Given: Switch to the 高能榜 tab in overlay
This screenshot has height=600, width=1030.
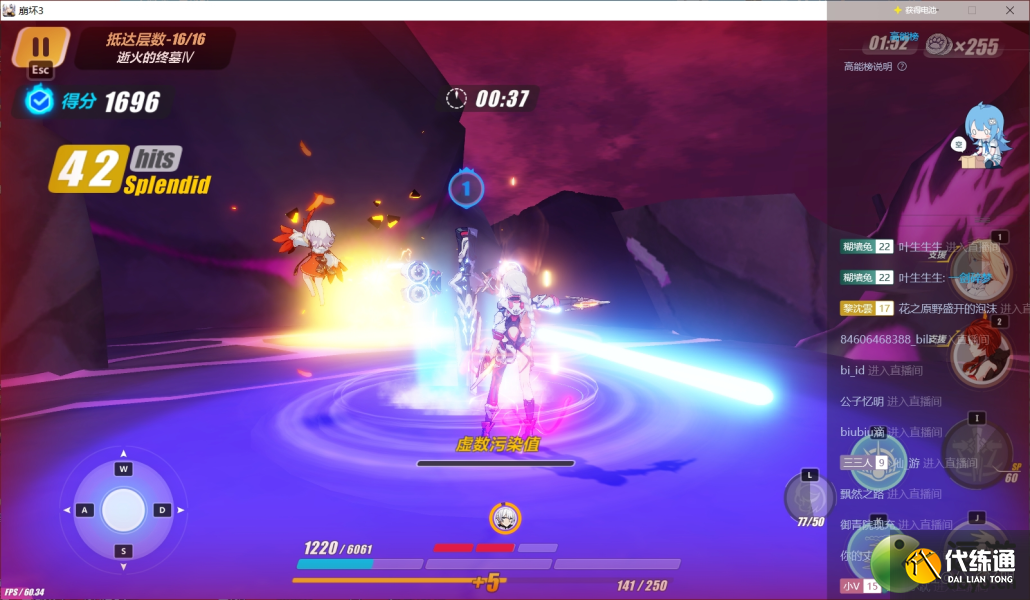Looking at the screenshot, I should click(x=904, y=36).
